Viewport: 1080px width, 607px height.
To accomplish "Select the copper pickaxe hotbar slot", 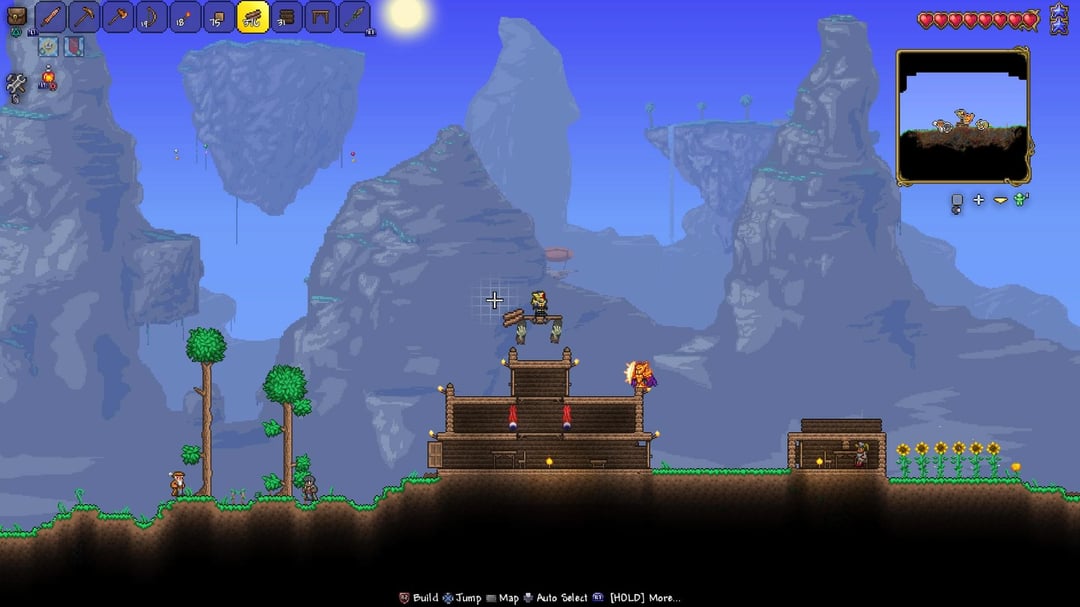I will (x=85, y=17).
